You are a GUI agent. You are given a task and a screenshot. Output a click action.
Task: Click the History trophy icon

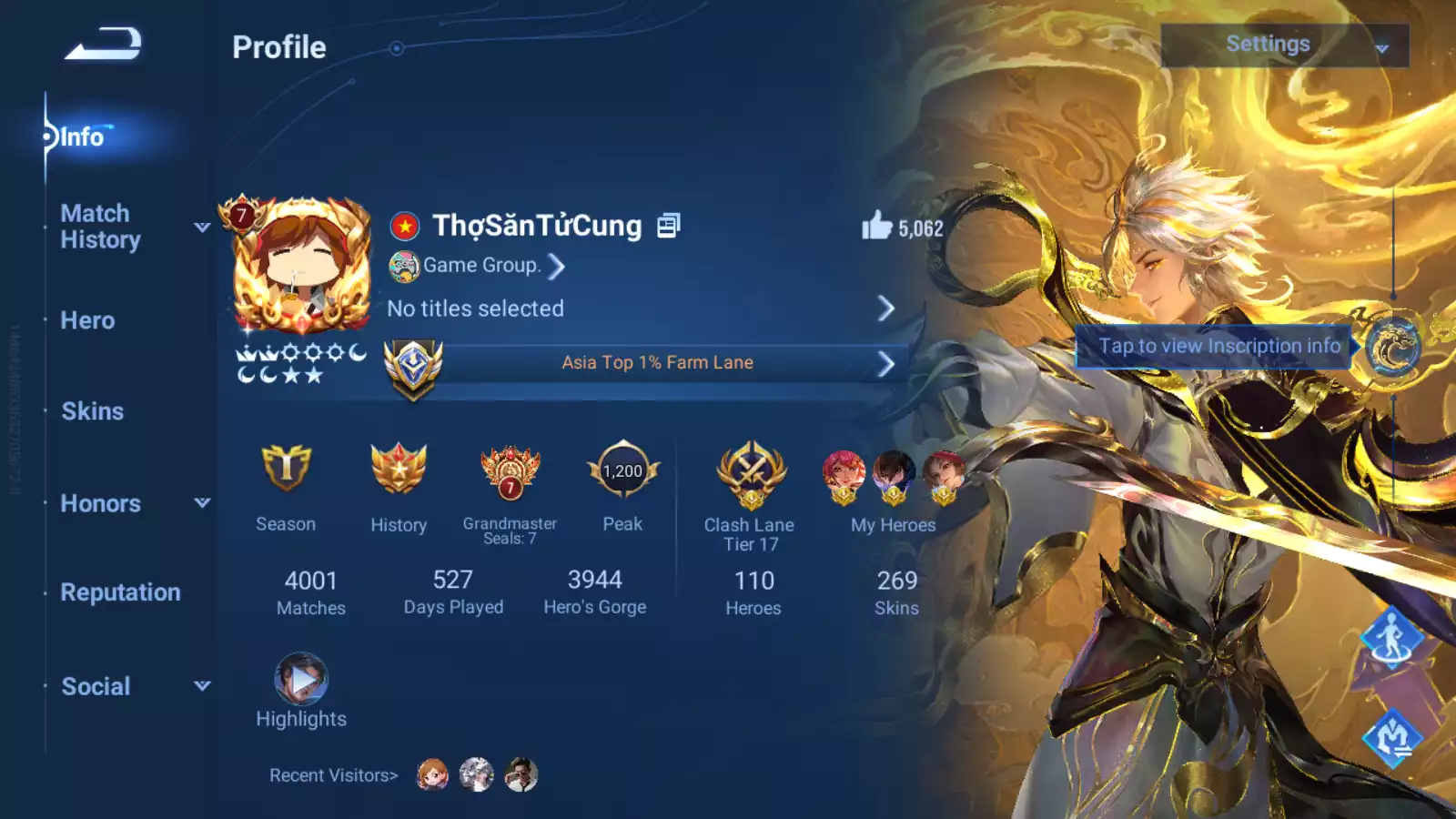tap(399, 472)
